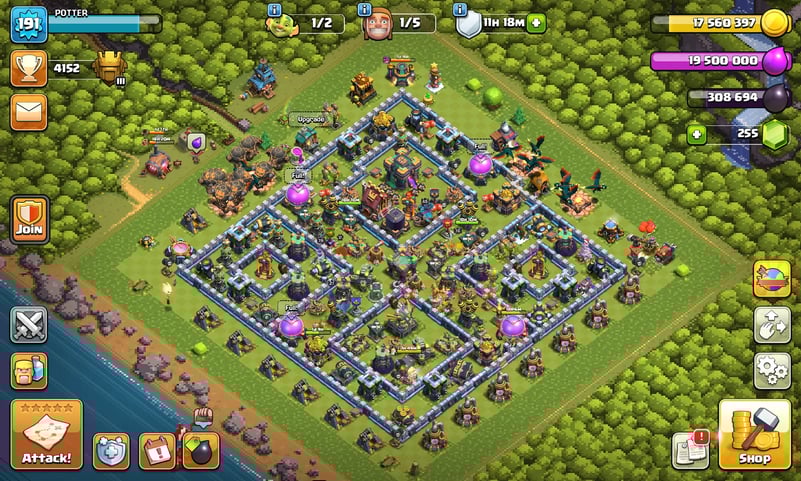Viewport: 801px width, 481px height.
Task: Open the barbarian army overview icon
Action: tap(29, 371)
